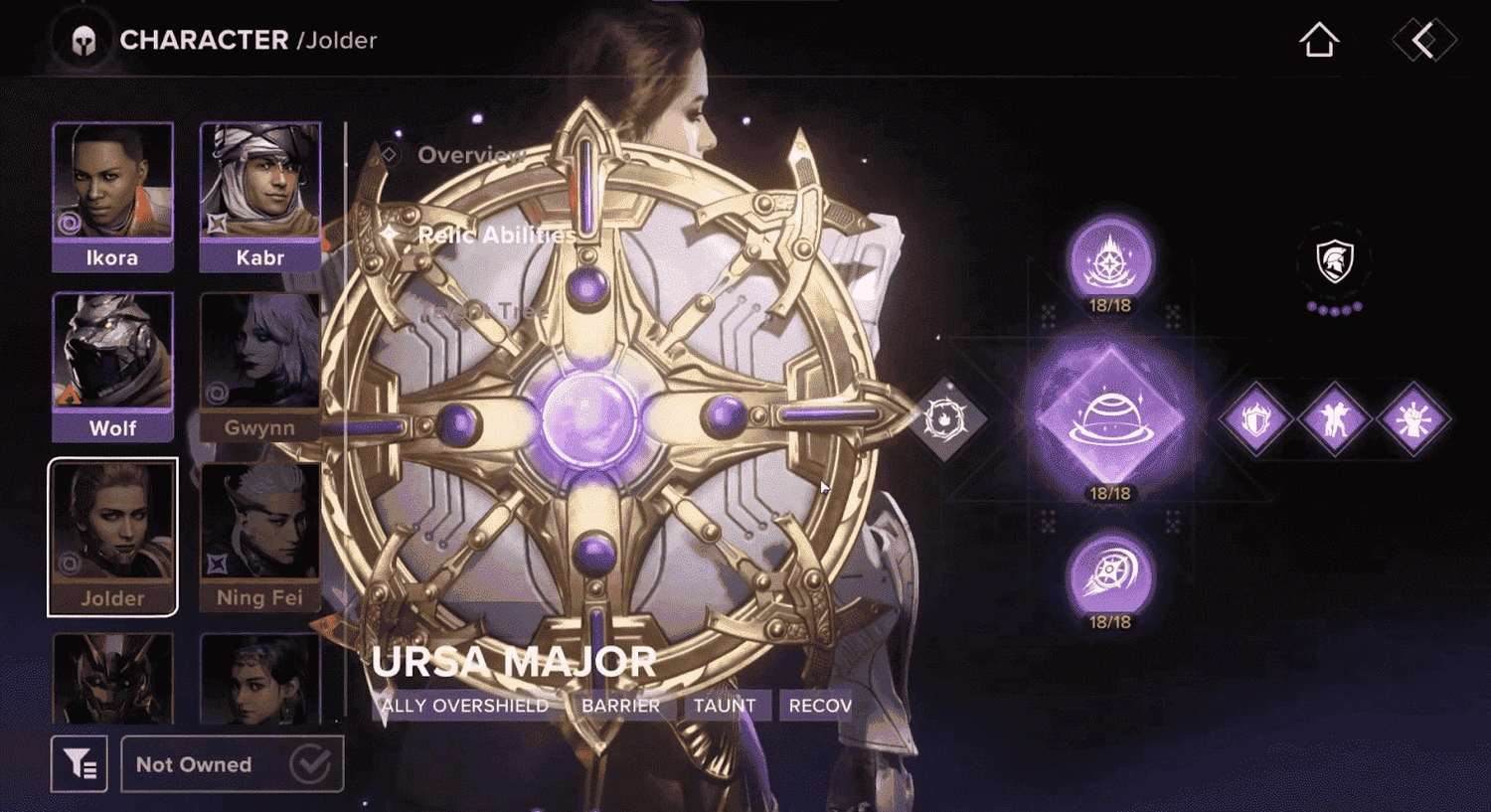Click the ALLY OVERSHIELD tag
This screenshot has height=812, width=1491.
coord(467,706)
